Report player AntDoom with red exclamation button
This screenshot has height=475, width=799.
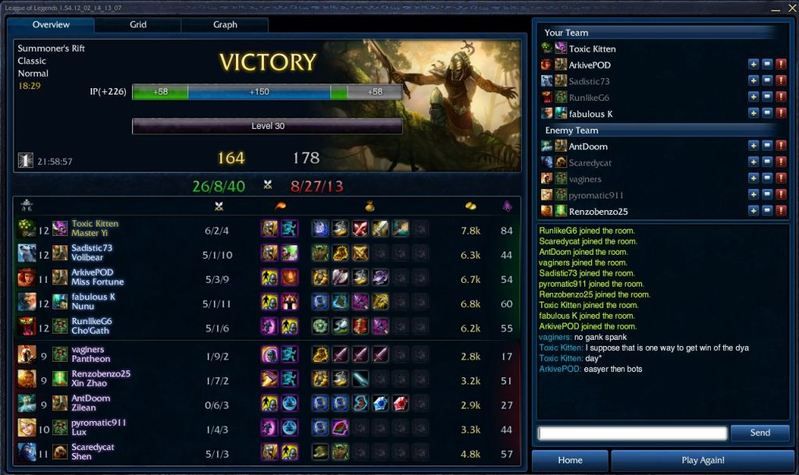781,146
